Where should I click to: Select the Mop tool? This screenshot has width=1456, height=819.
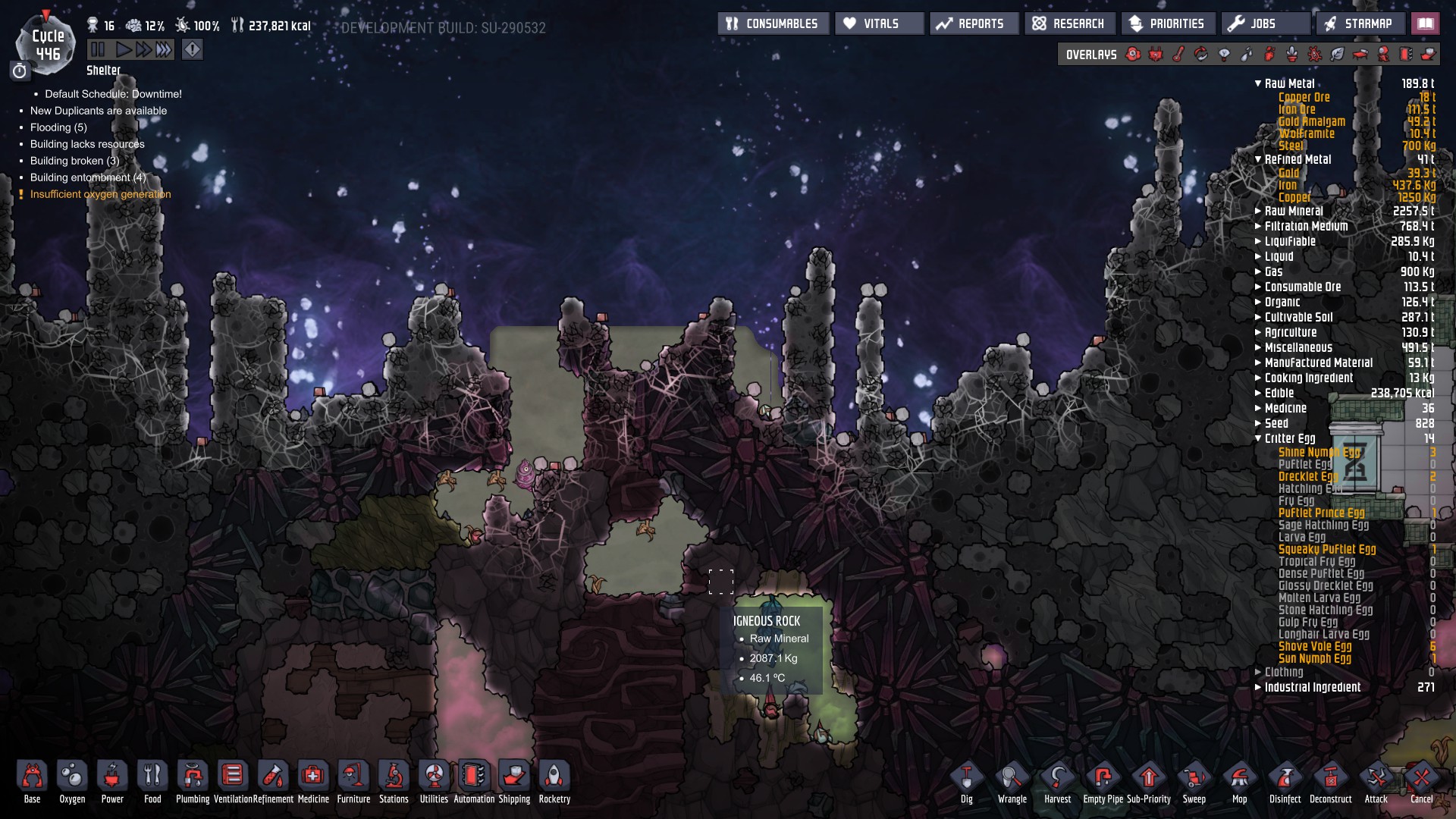click(x=1239, y=781)
